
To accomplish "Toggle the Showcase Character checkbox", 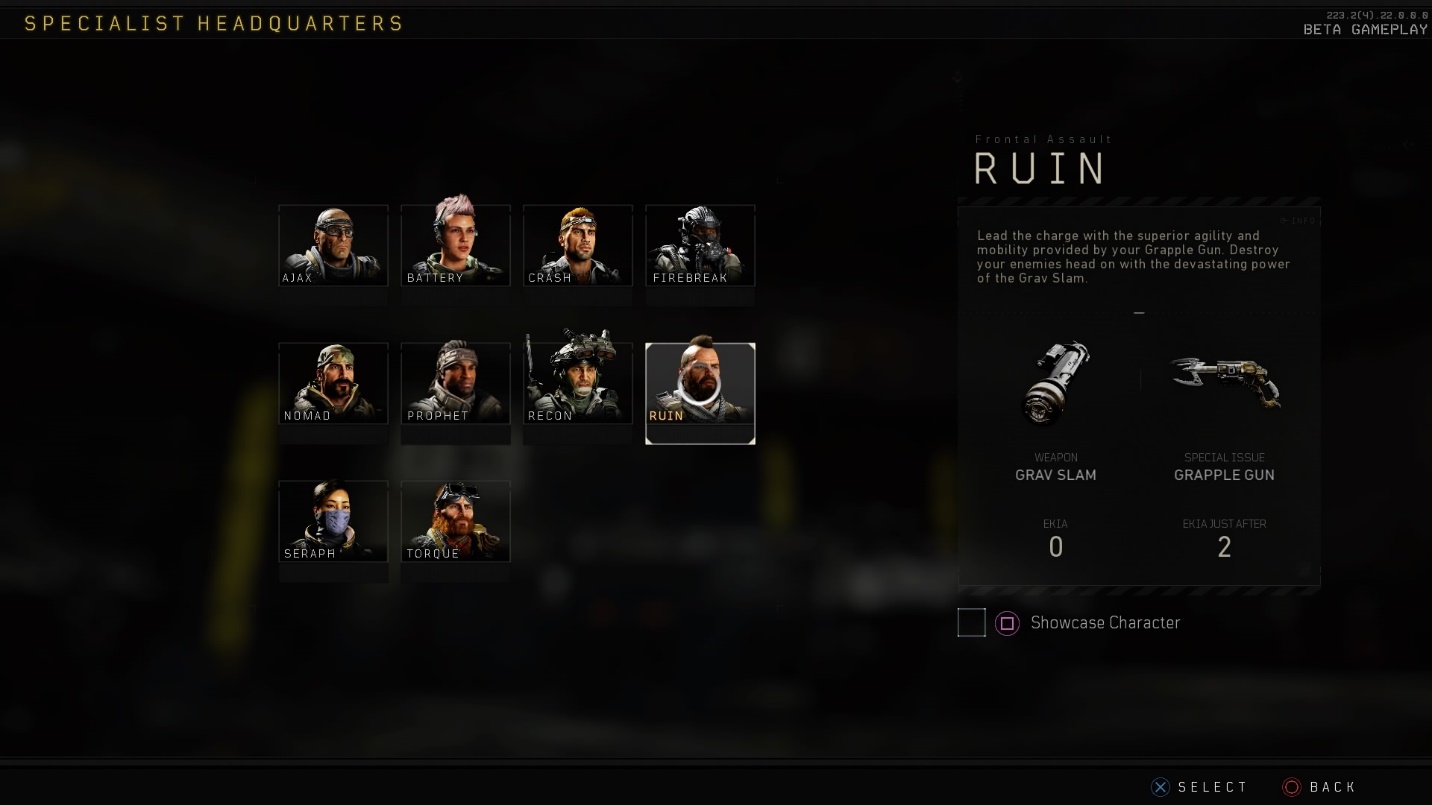I will tap(971, 623).
